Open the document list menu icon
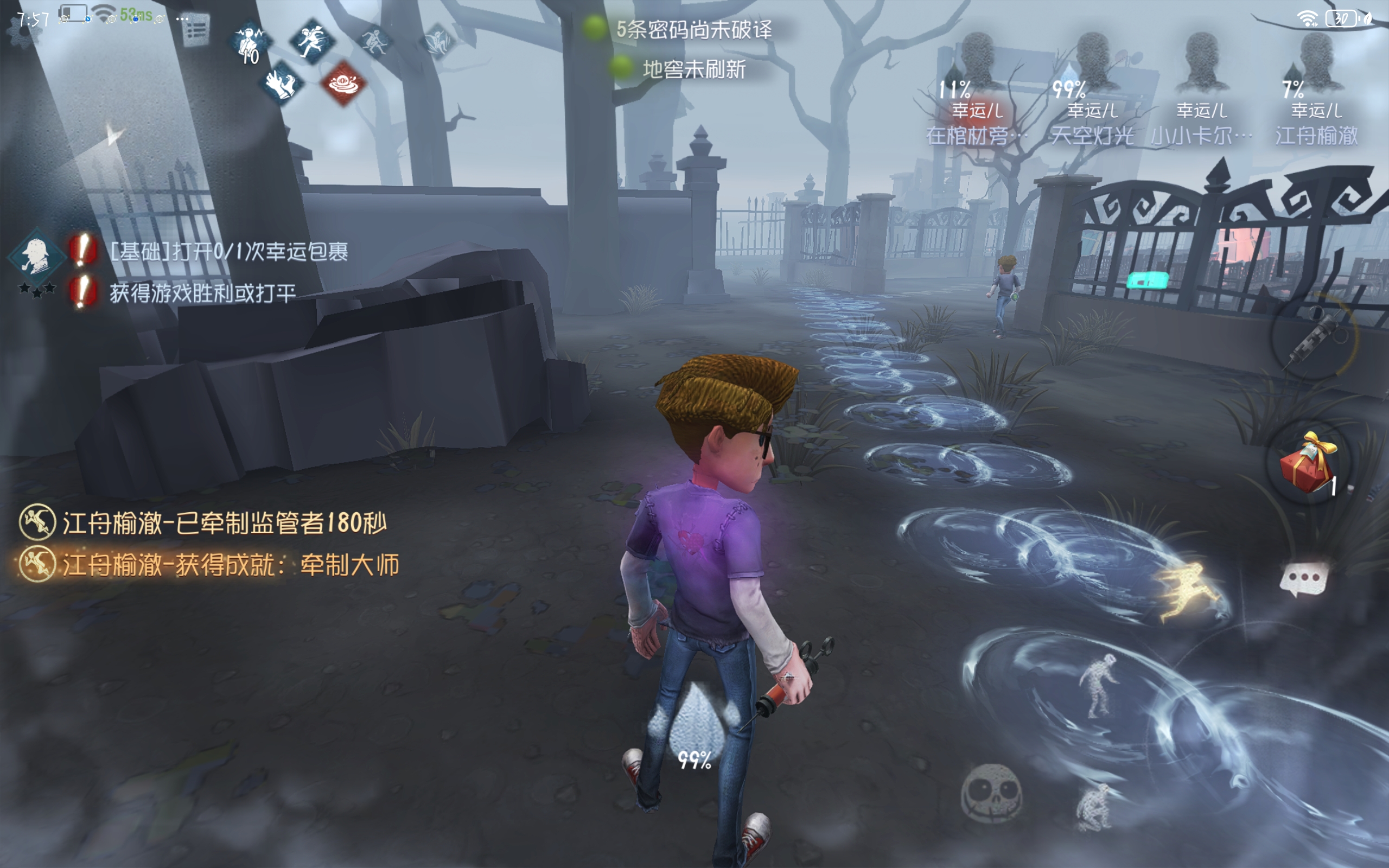Image resolution: width=1389 pixels, height=868 pixels. [x=196, y=30]
